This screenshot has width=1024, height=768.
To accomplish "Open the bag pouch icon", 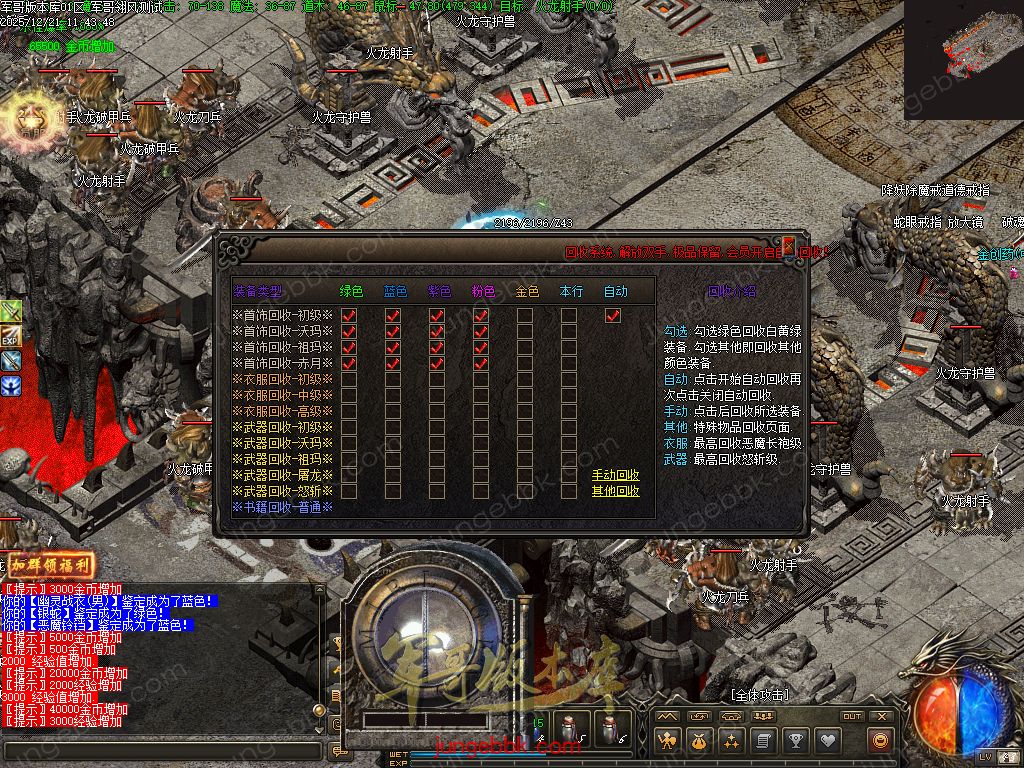I will point(699,741).
